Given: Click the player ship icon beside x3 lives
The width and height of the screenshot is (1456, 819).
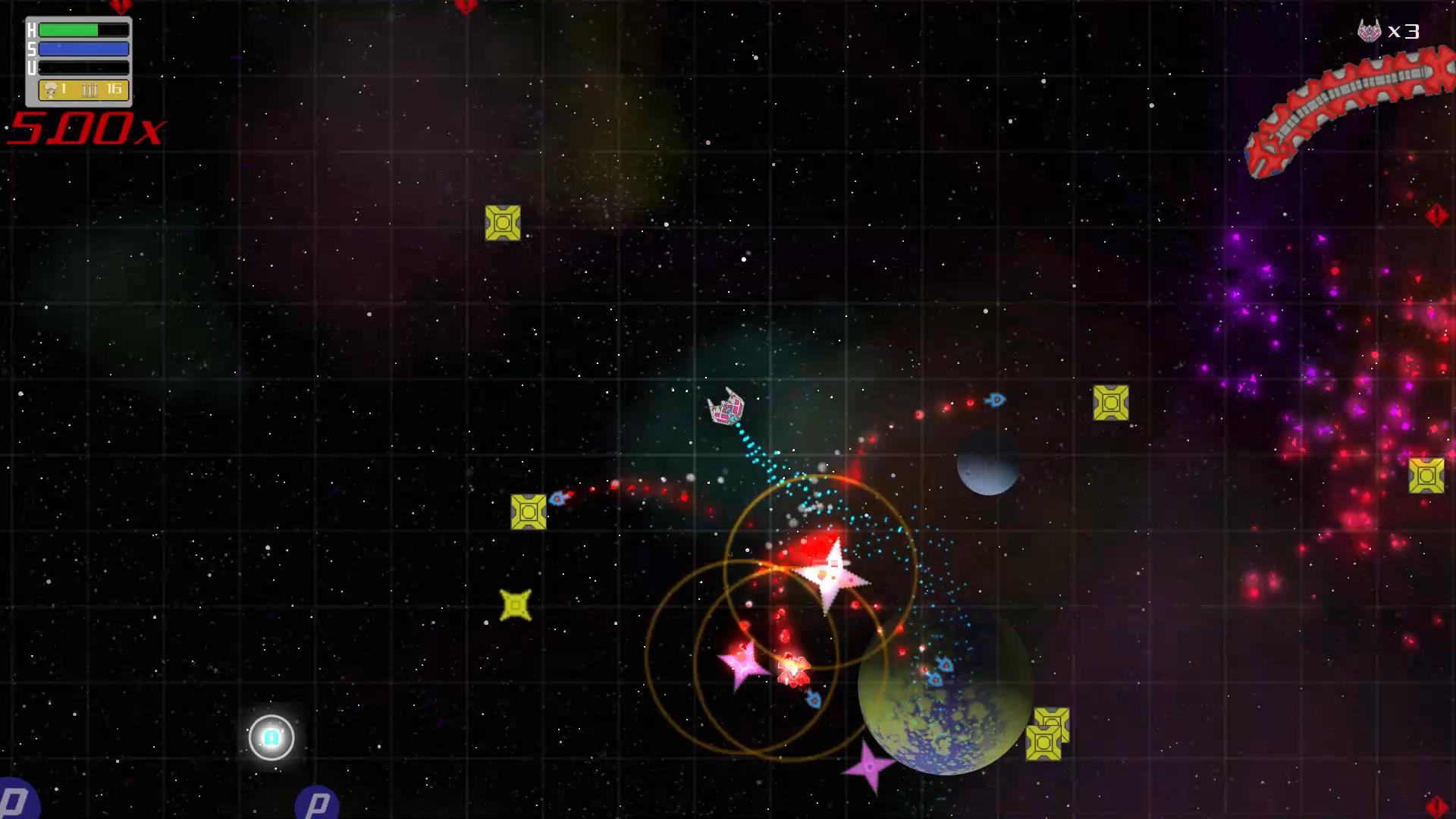Looking at the screenshot, I should coord(1370,31).
